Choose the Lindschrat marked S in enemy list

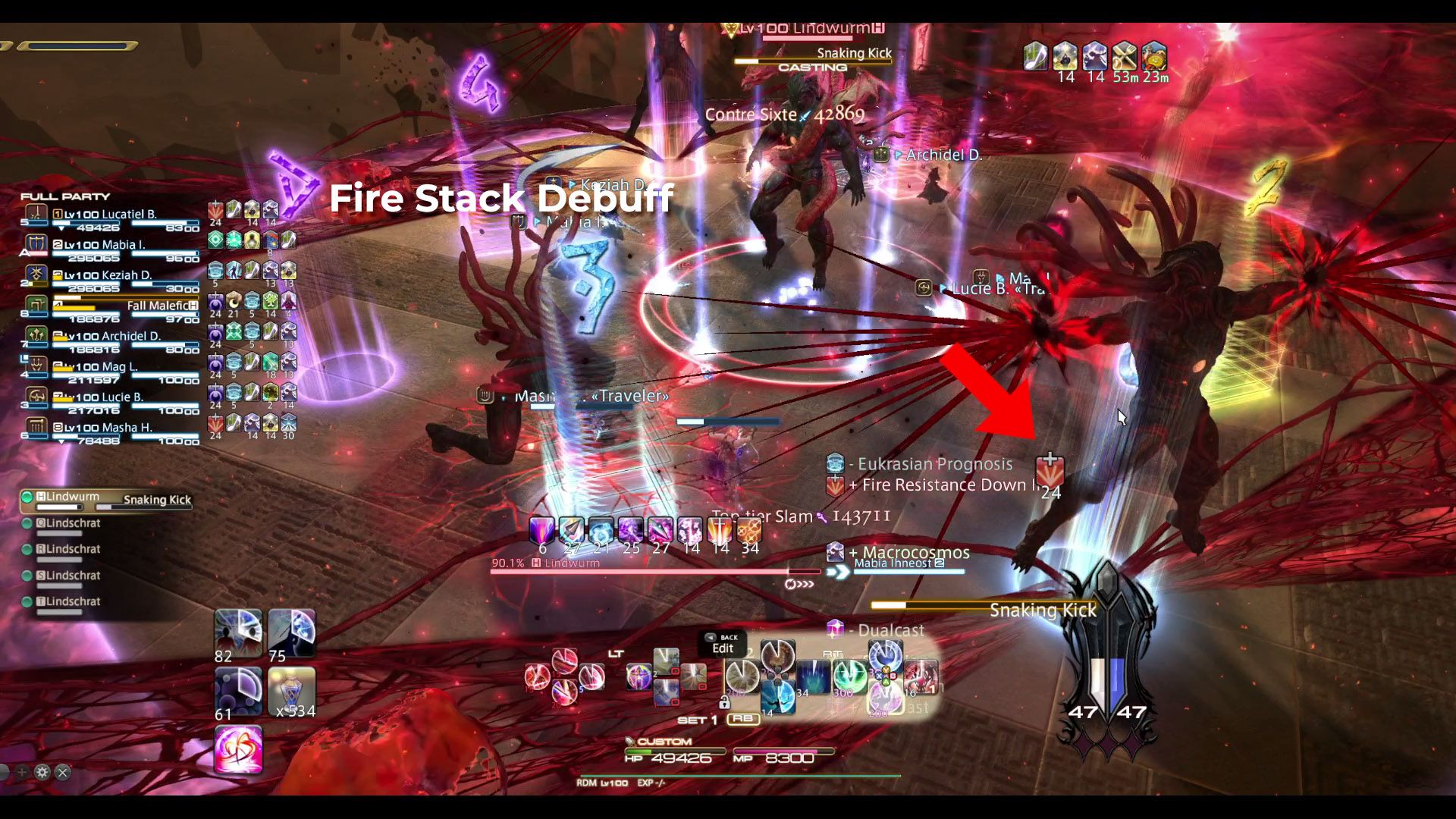[x=74, y=576]
